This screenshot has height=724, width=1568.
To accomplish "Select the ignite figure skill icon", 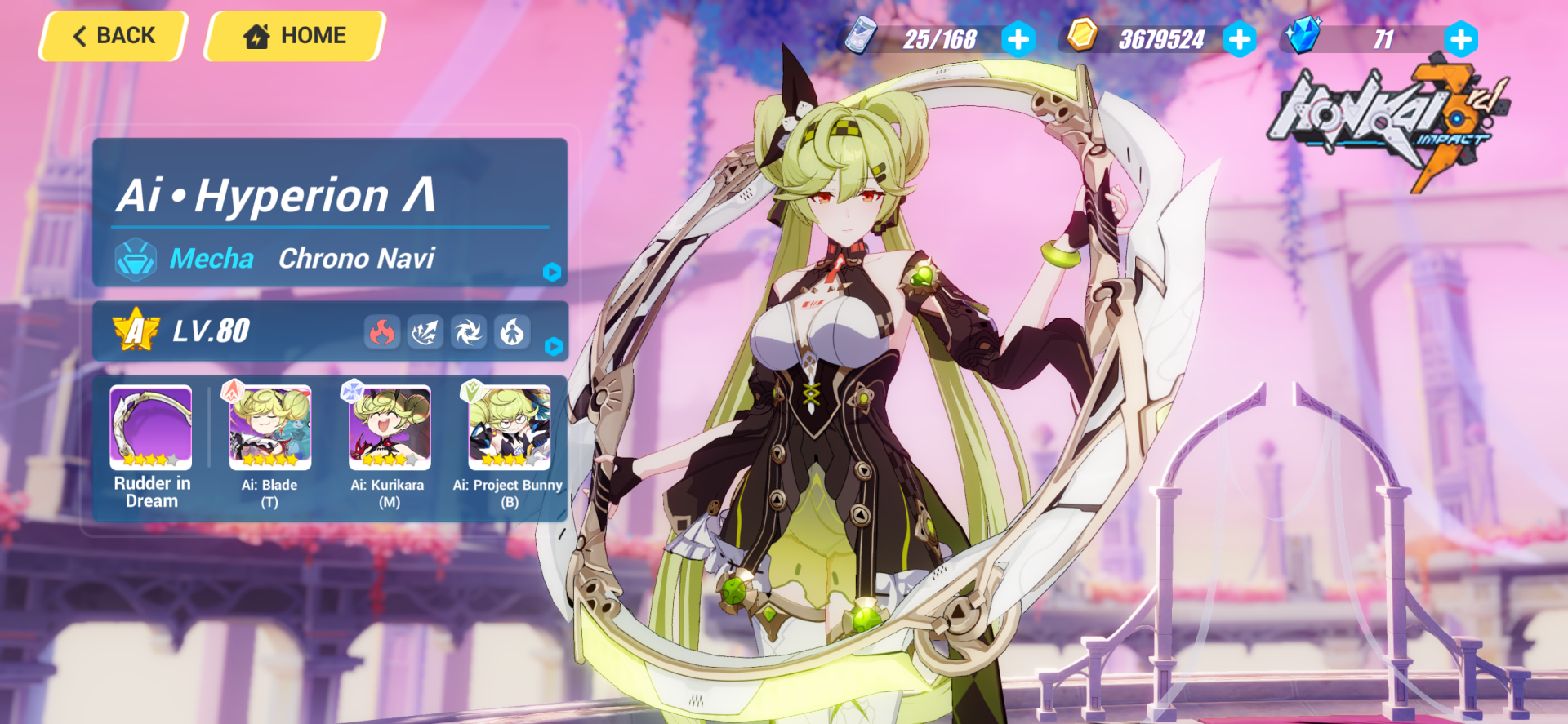I will click(x=513, y=331).
